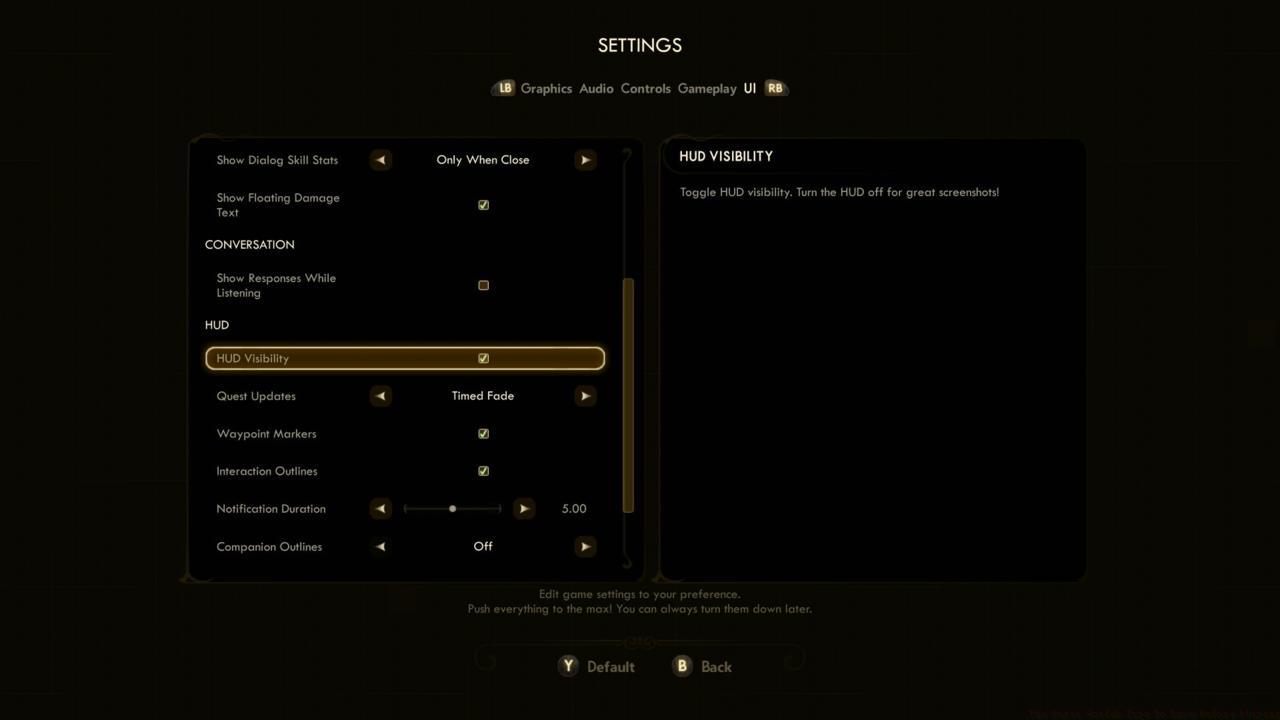Image resolution: width=1280 pixels, height=720 pixels.
Task: Enable Show Responses While Listening
Action: [x=483, y=285]
